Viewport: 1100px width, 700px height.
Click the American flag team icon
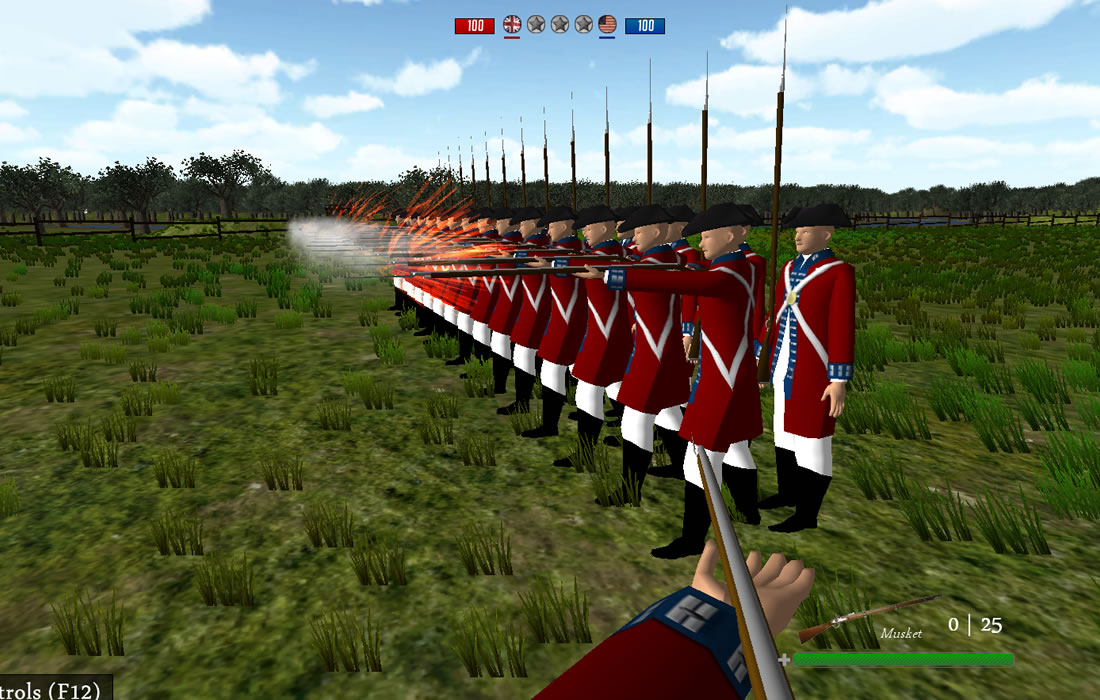607,24
